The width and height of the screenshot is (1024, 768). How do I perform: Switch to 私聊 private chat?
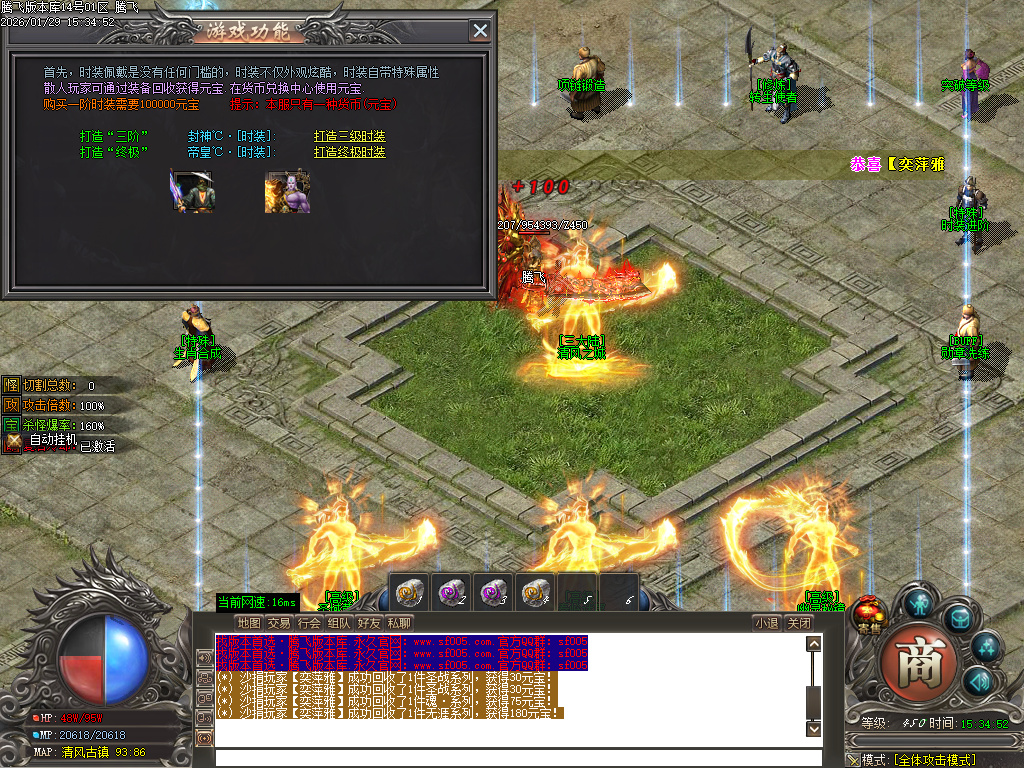pos(398,623)
